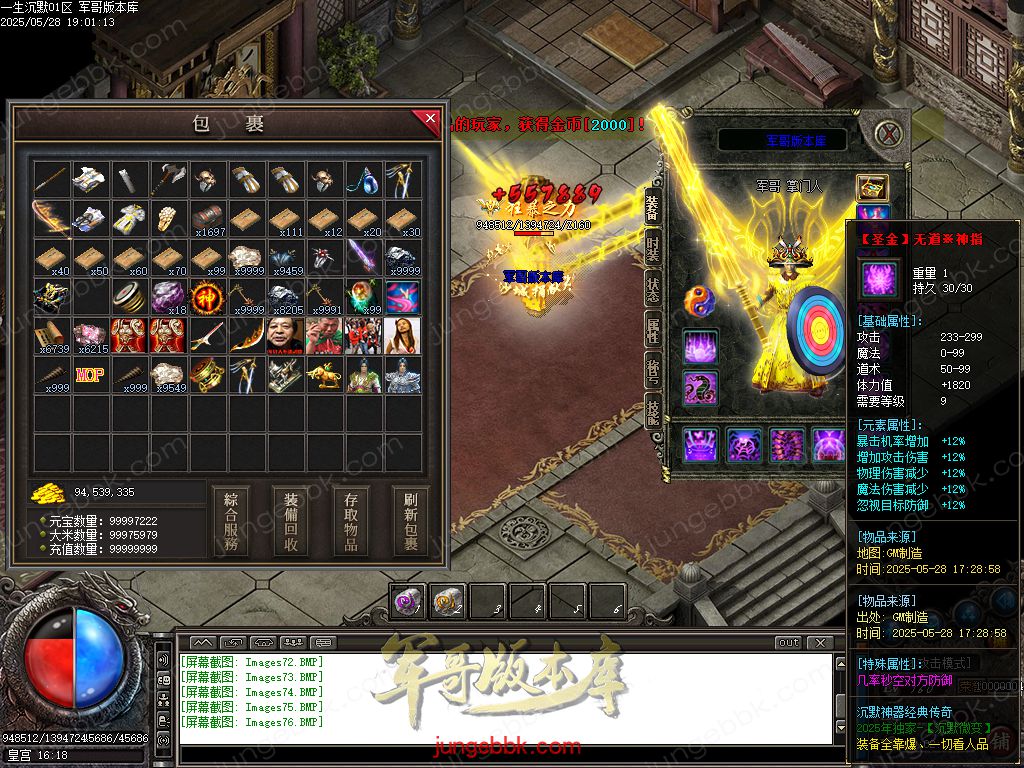This screenshot has width=1024, height=768.
Task: Refresh the bag with 刷新包裹
Action: (411, 520)
